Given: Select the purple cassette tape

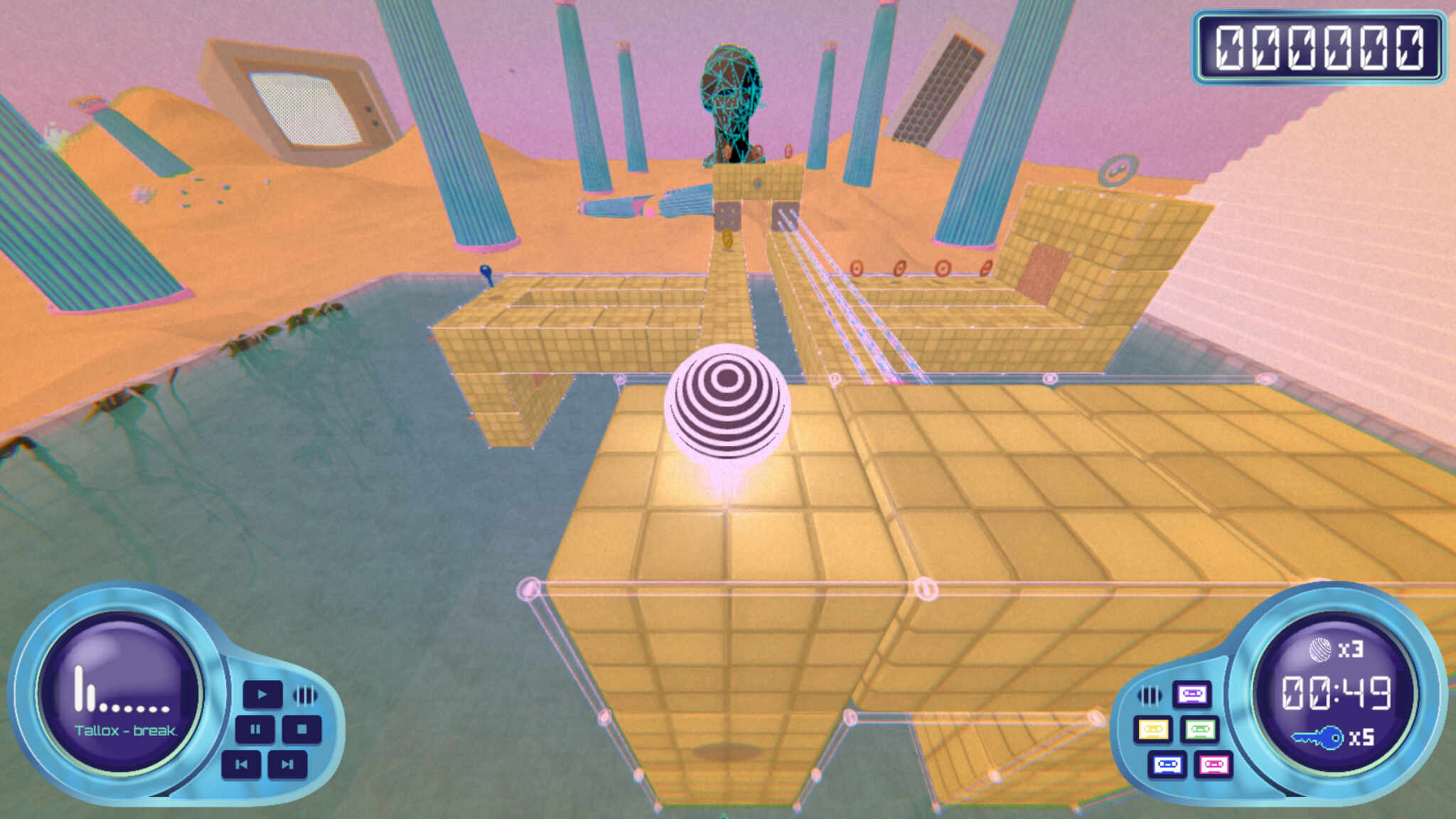Looking at the screenshot, I should click(1192, 694).
